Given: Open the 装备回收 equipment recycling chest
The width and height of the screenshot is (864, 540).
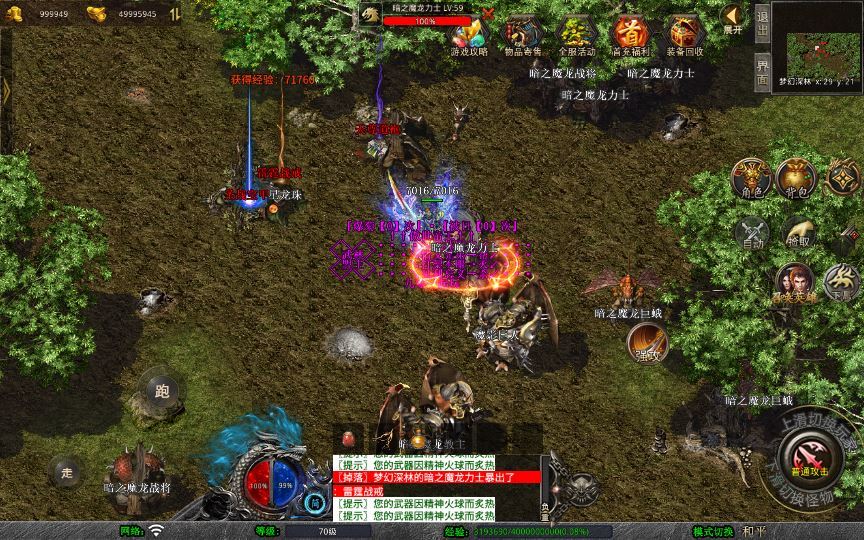Looking at the screenshot, I should [684, 36].
